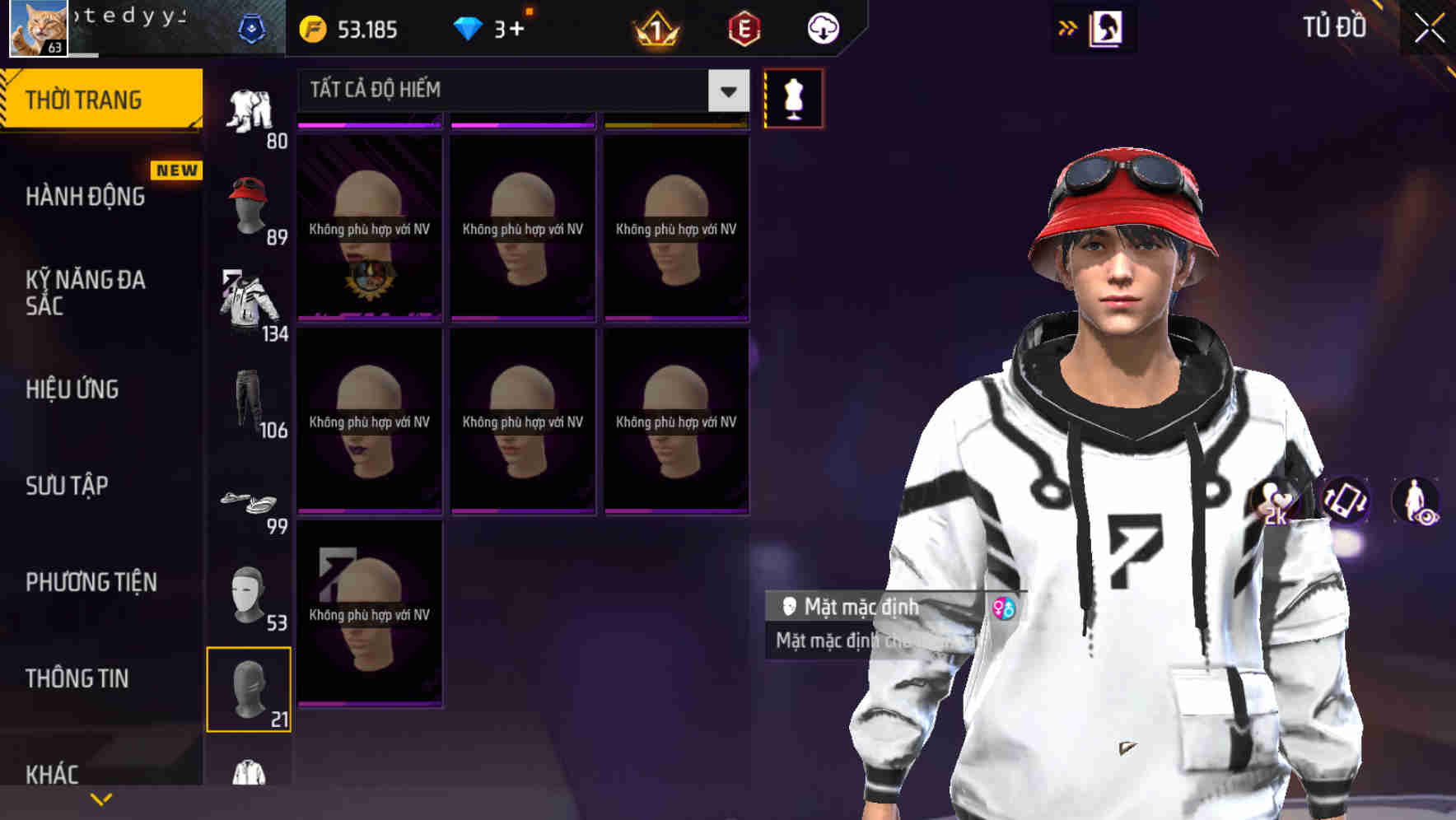The width and height of the screenshot is (1456, 820).
Task: Click the mannequin try-on icon beside the dropdown
Action: (x=793, y=98)
